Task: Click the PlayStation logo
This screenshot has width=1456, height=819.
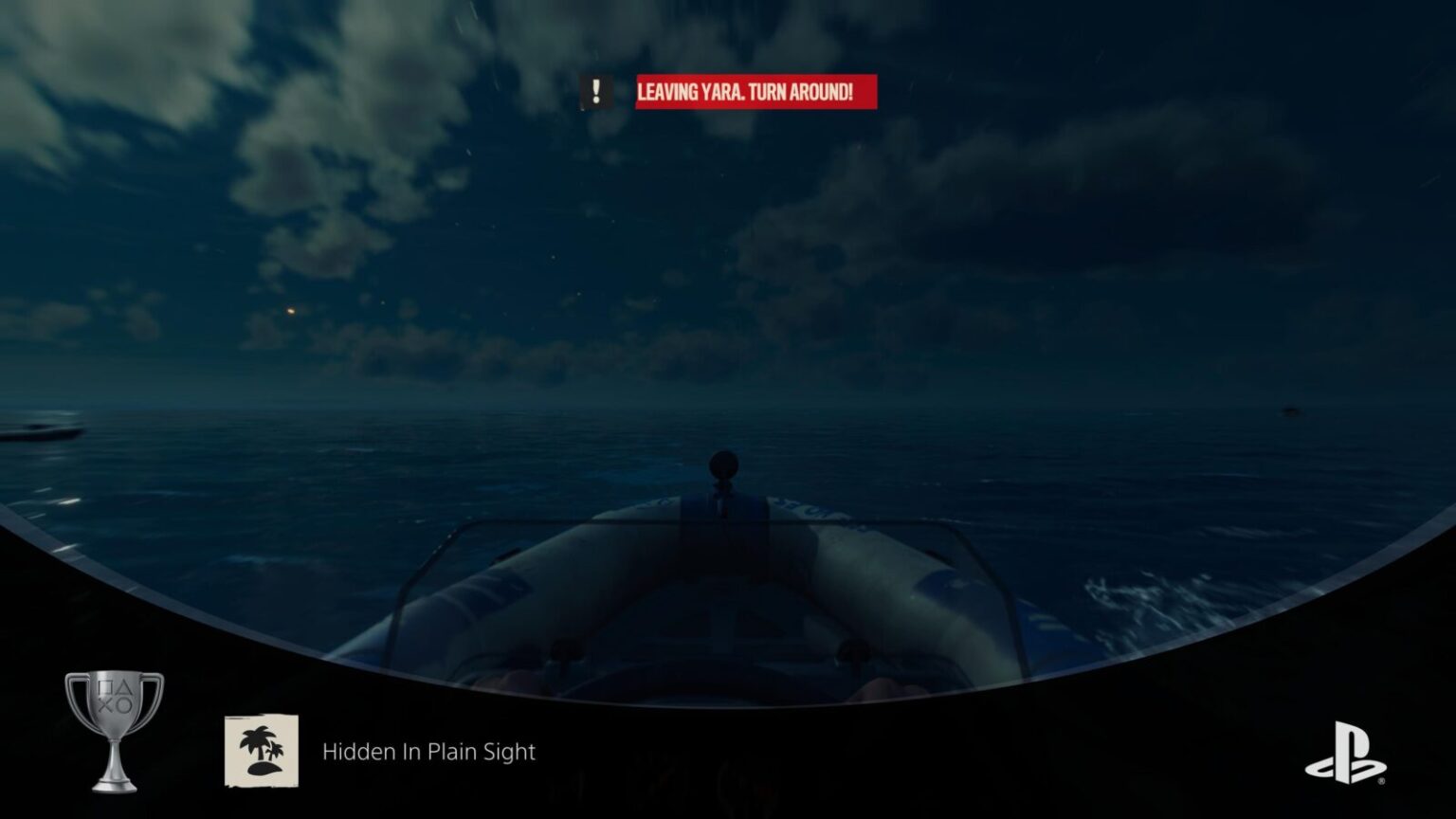Action: tap(1346, 754)
